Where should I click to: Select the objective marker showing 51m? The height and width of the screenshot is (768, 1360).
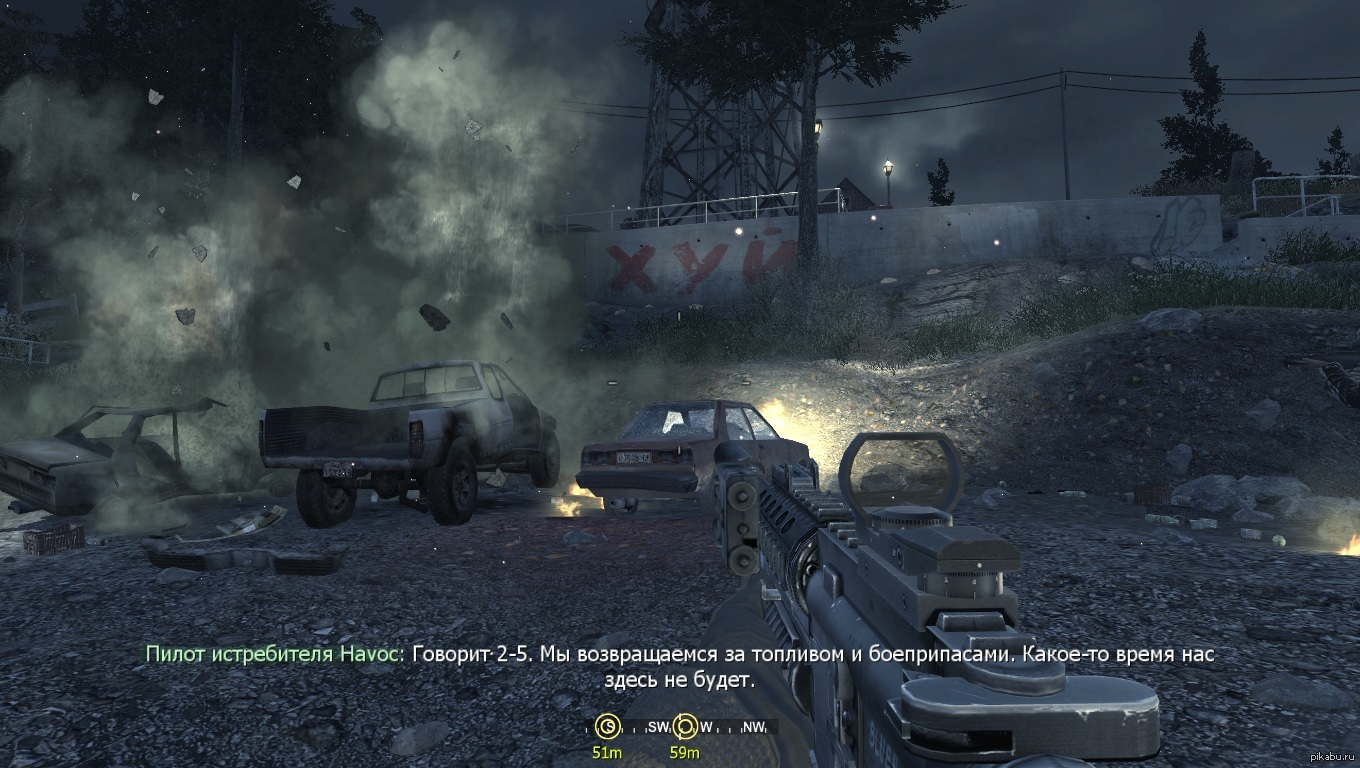point(606,727)
